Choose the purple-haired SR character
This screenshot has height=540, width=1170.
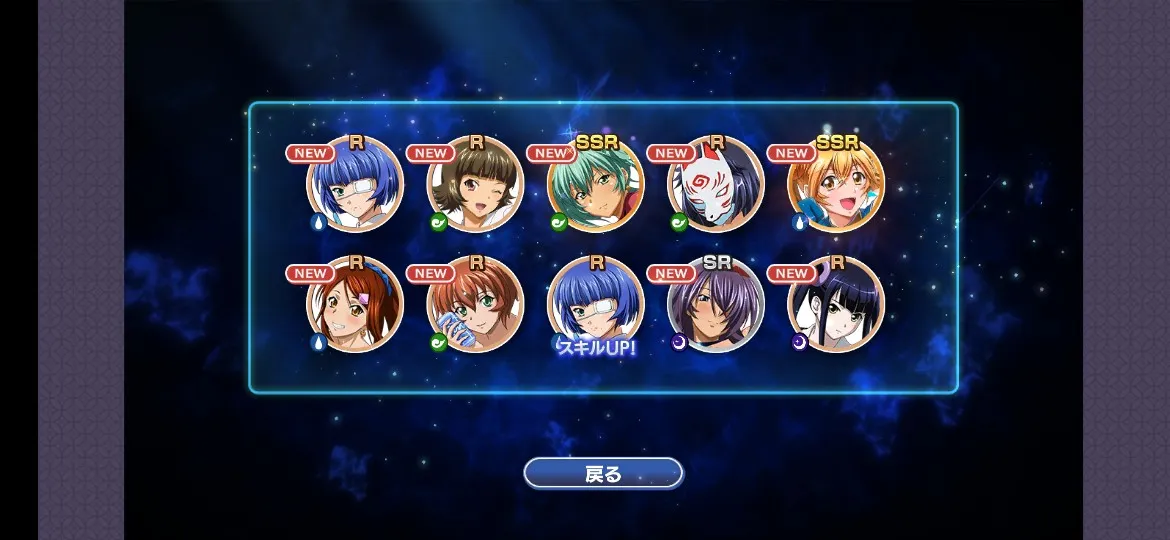tap(716, 305)
